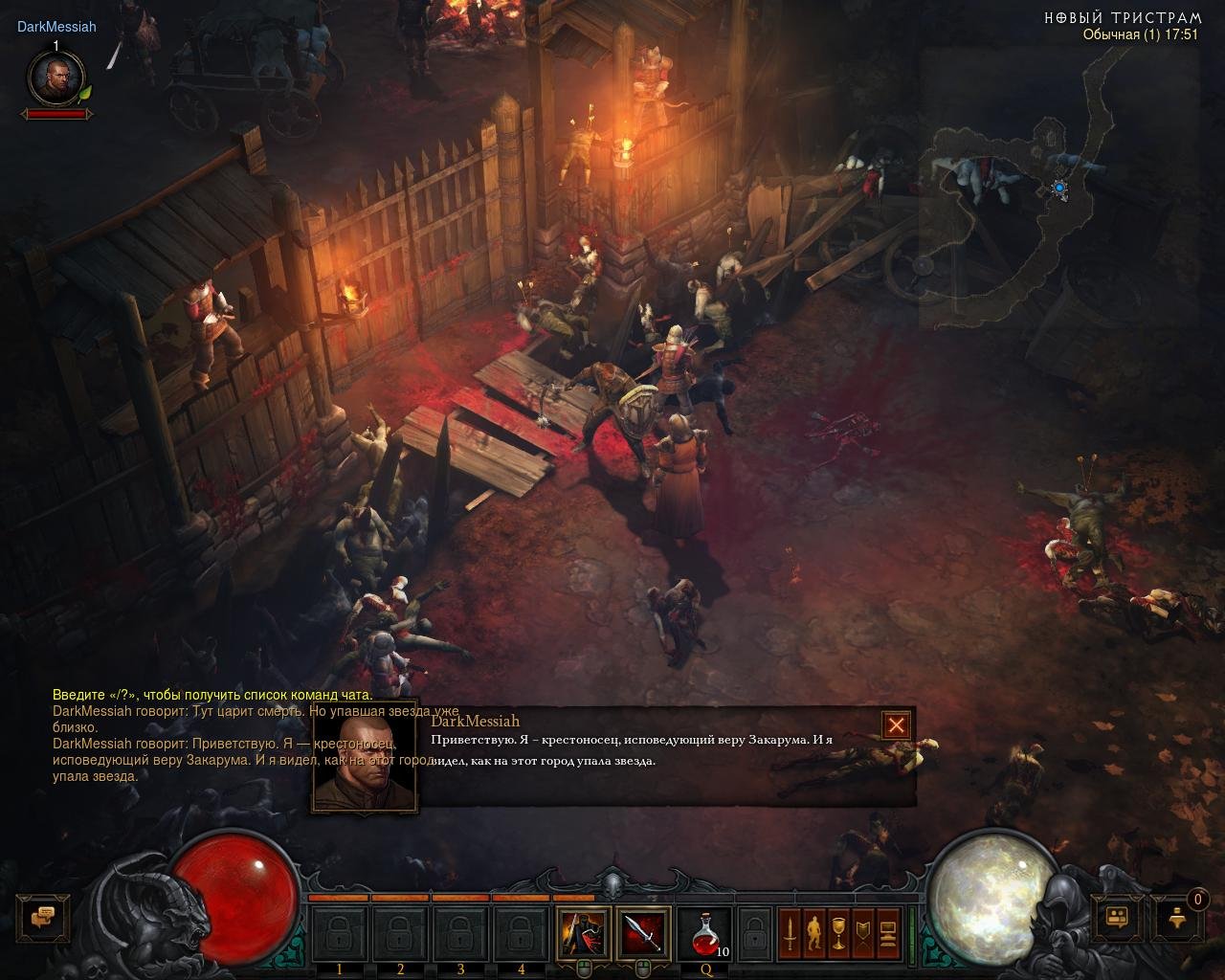Open the game menu computer icon
The image size is (1225, 980).
pyautogui.click(x=887, y=932)
